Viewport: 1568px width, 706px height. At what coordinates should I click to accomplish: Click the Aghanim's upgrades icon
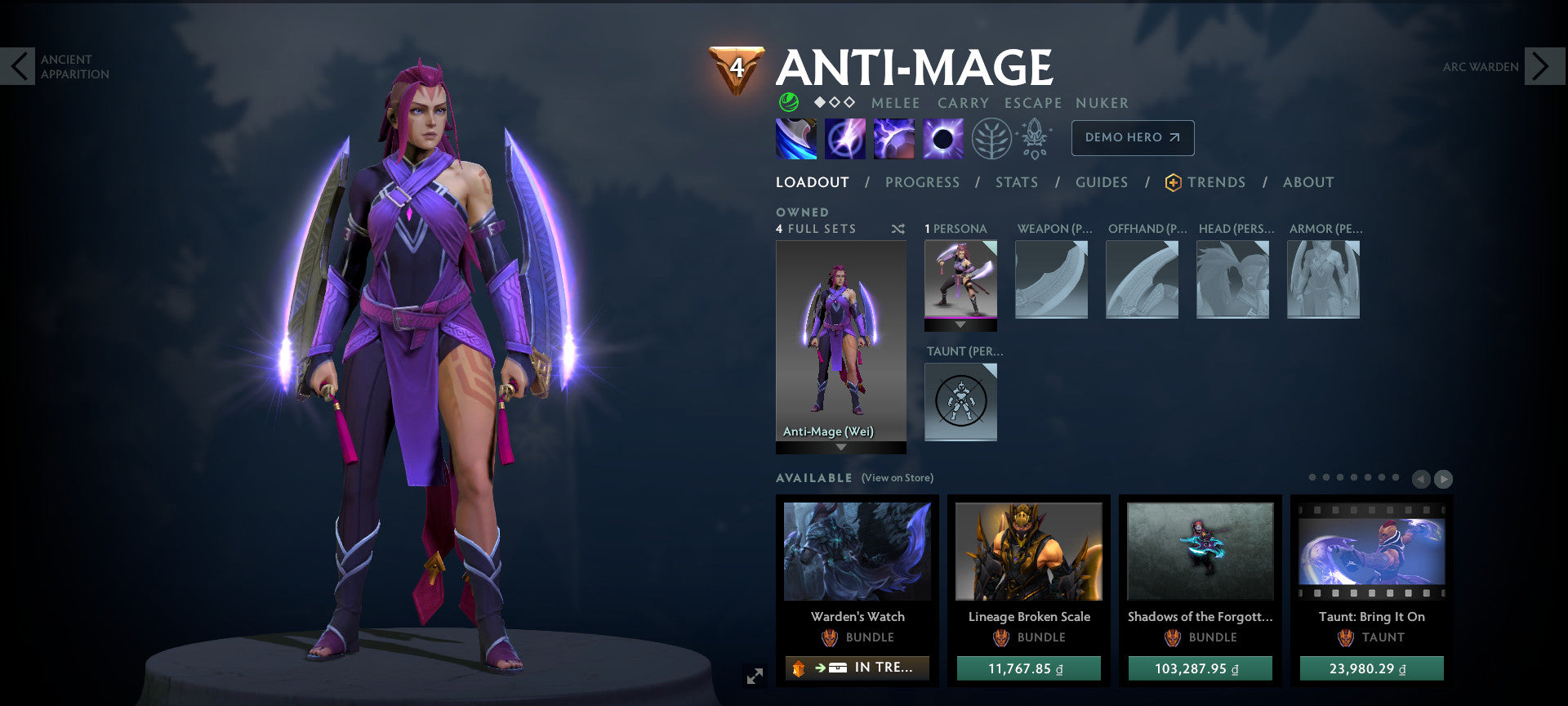click(1036, 138)
